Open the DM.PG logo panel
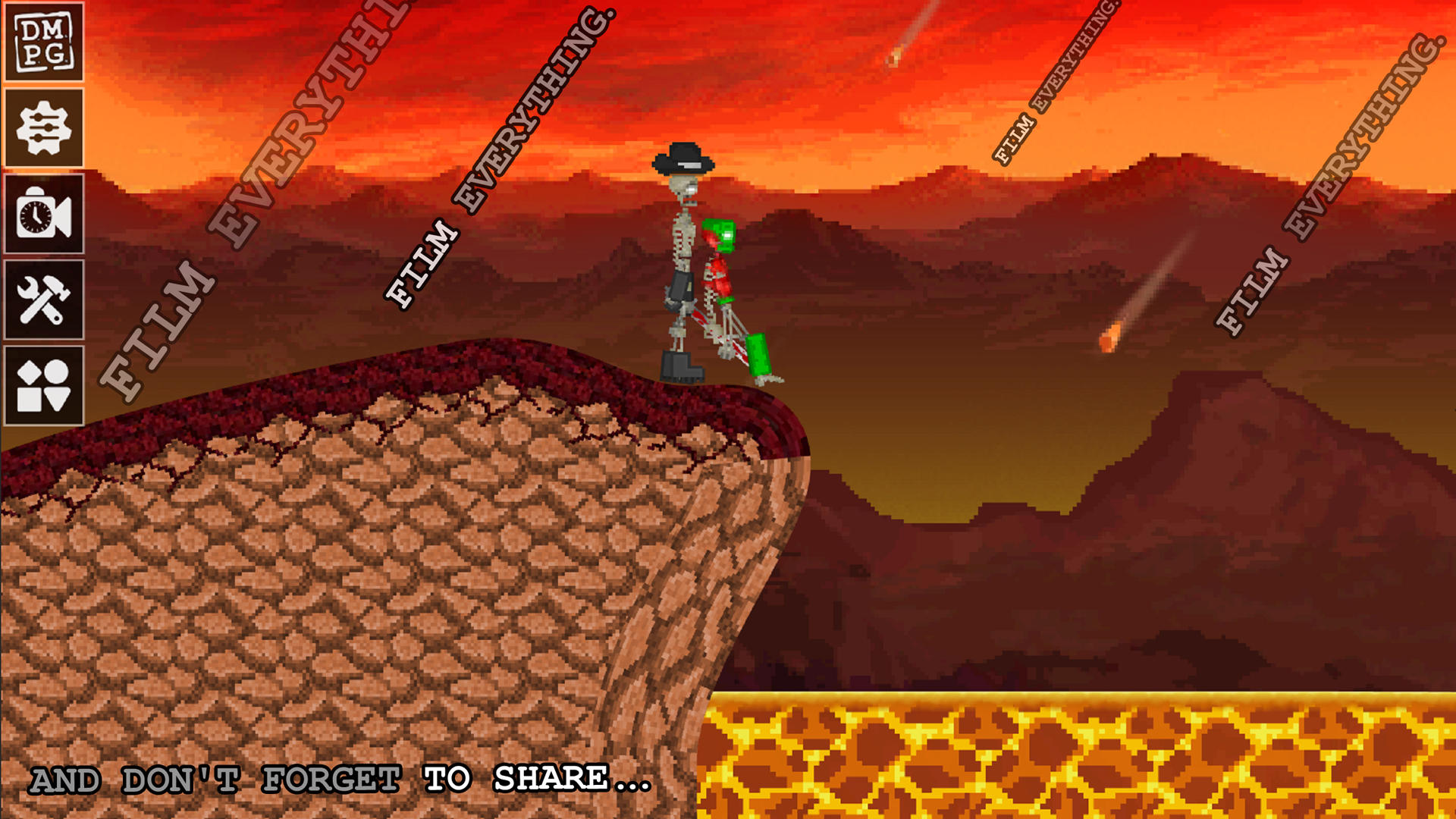 pyautogui.click(x=43, y=43)
